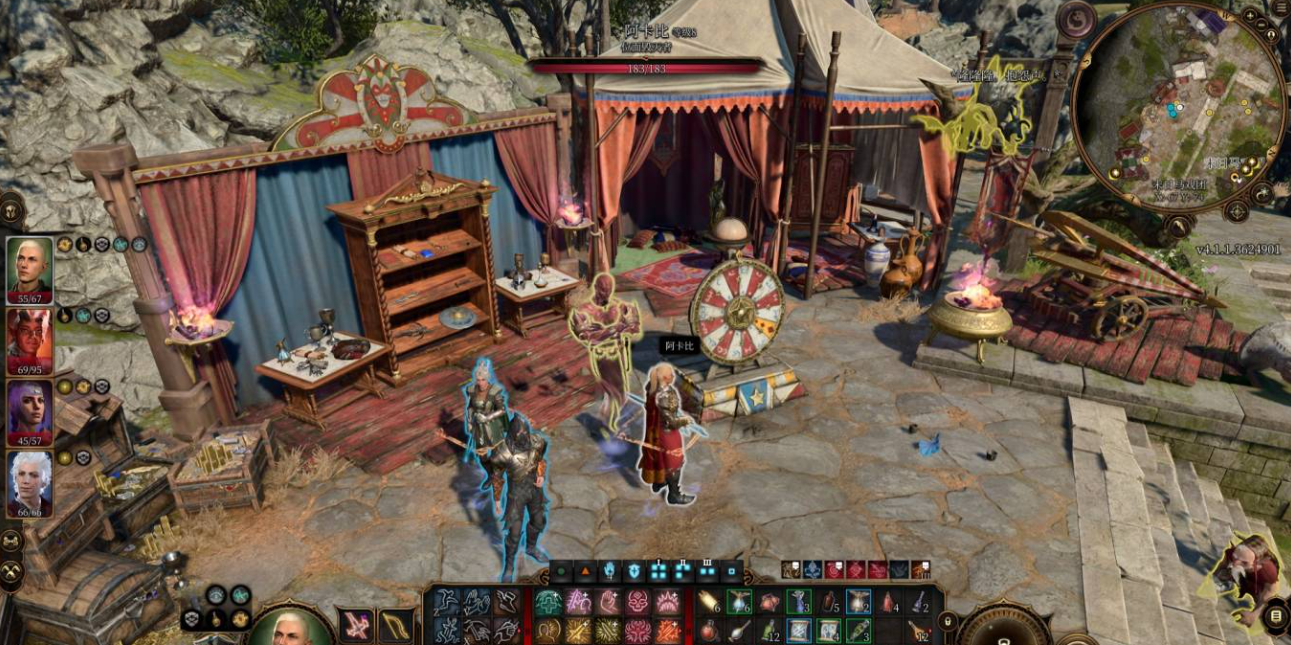The height and width of the screenshot is (645, 1291).
Task: Equip the melee weapon set slot
Action: (x=357, y=626)
